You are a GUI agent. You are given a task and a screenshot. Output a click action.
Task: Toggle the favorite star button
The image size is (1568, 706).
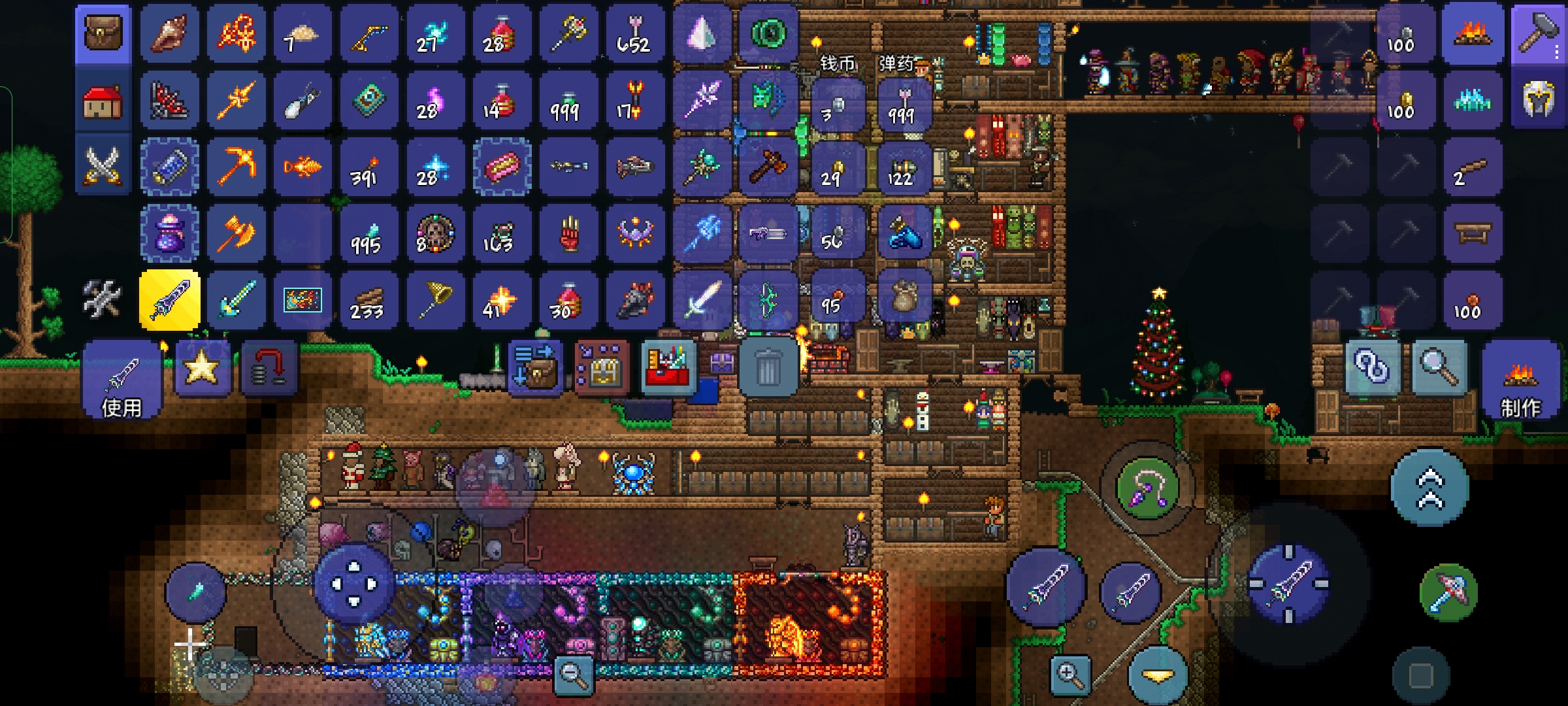202,368
